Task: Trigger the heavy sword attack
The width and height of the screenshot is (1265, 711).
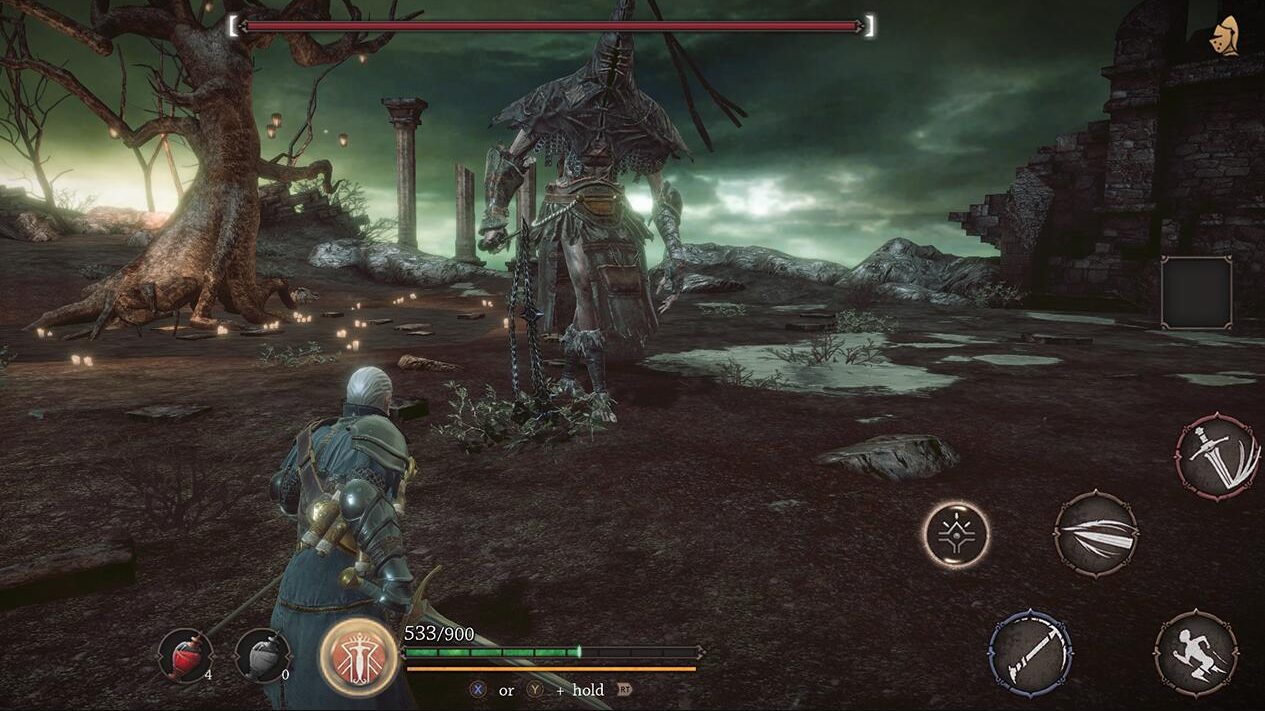Action: click(1217, 456)
